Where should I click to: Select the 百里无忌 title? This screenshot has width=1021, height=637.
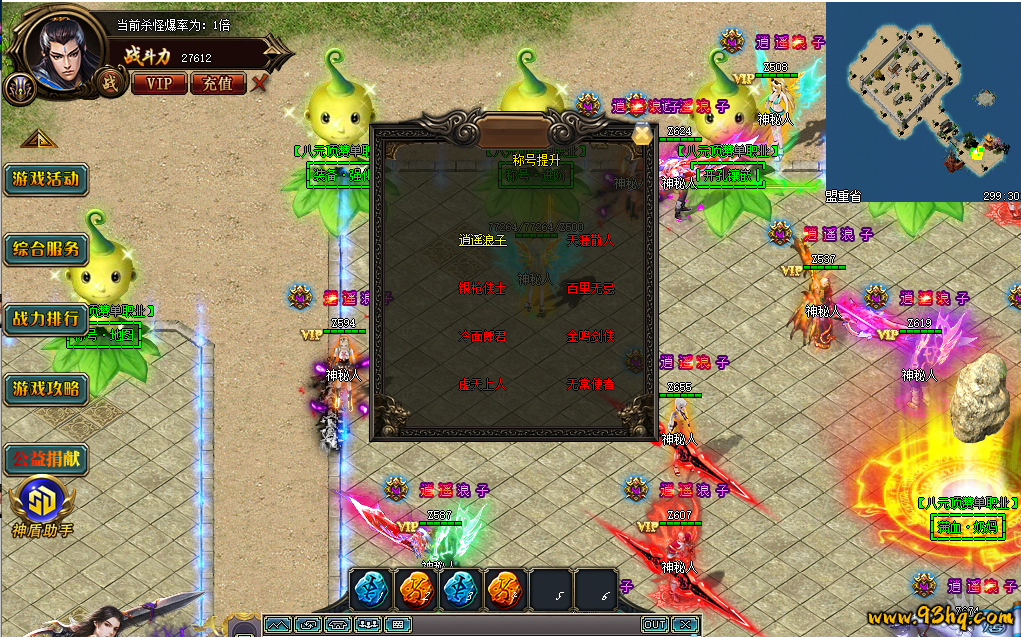(590, 289)
